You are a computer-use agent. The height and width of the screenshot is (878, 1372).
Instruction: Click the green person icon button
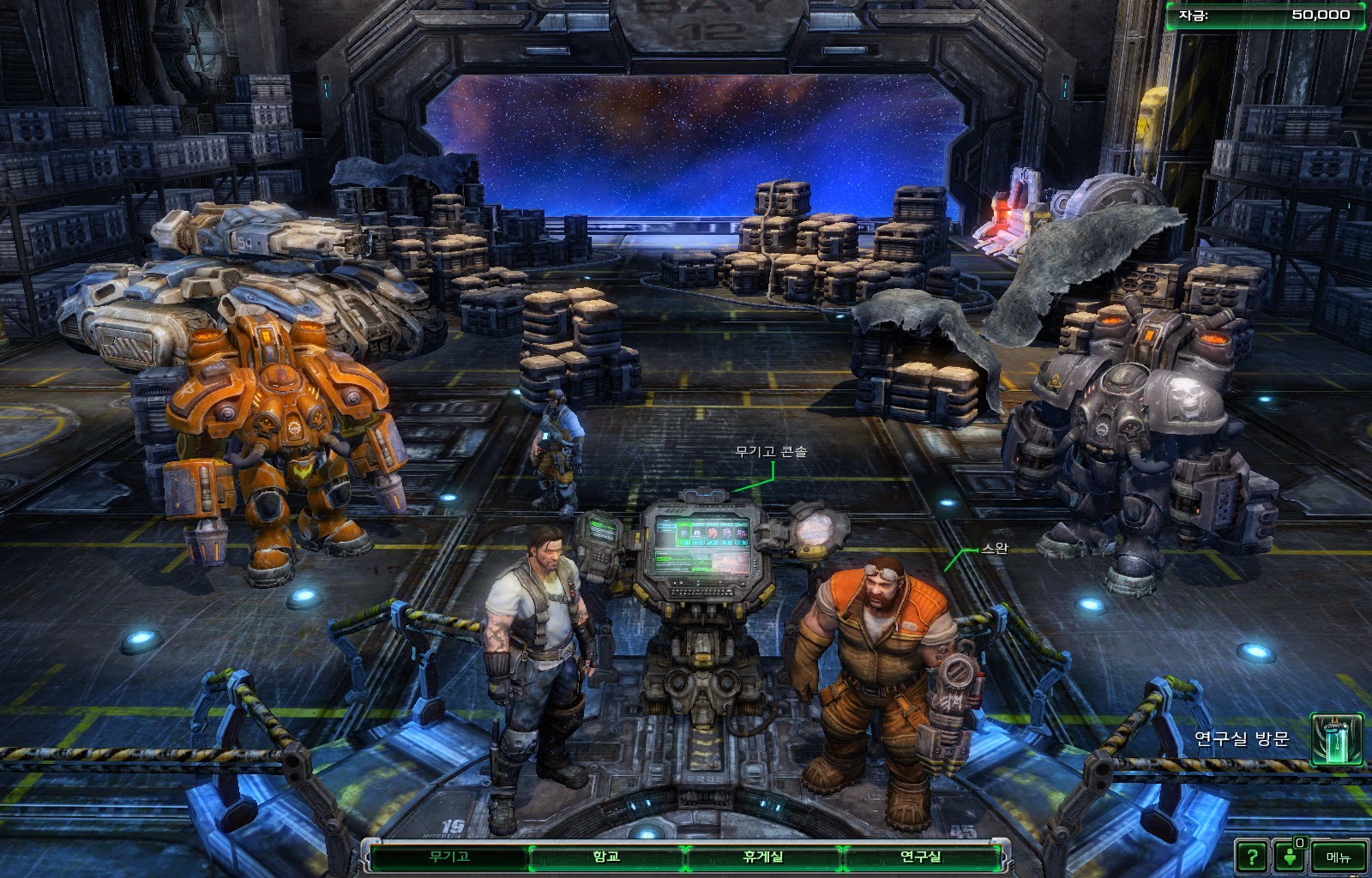1290,857
